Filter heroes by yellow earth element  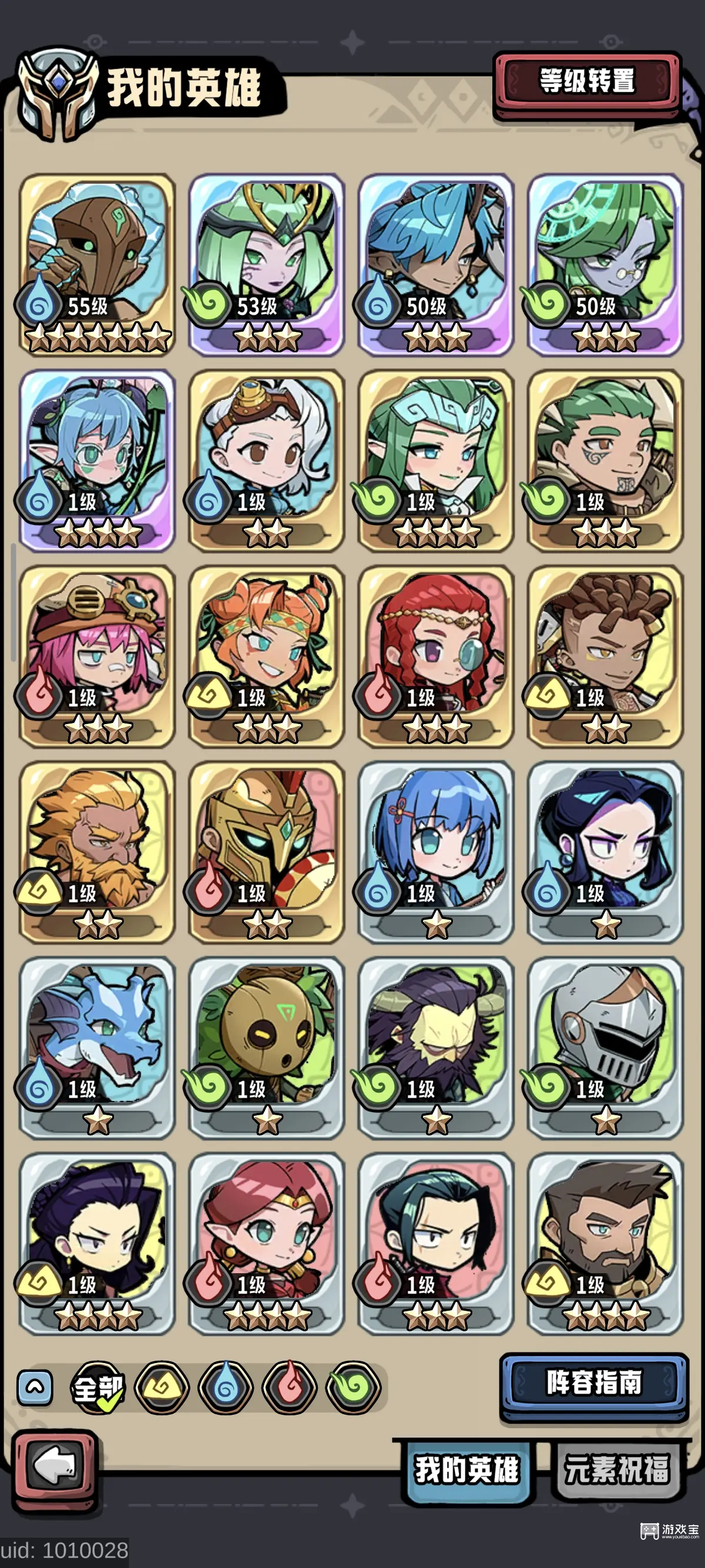pos(162,1388)
